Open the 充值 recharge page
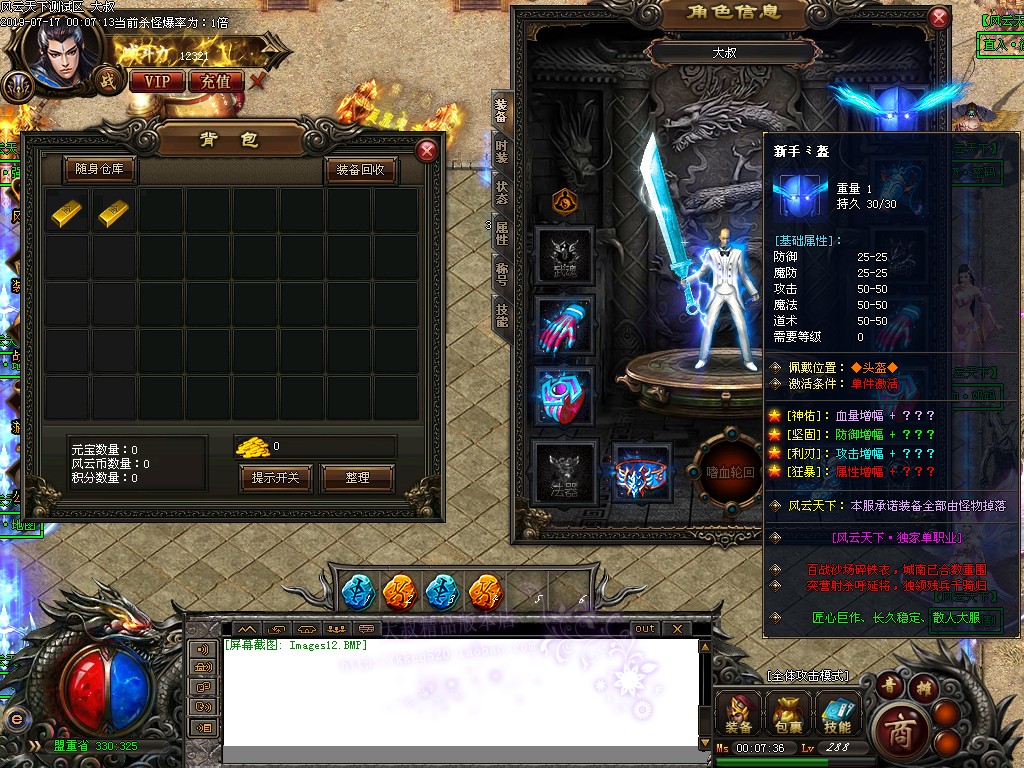Image resolution: width=1024 pixels, height=768 pixels. 216,81
